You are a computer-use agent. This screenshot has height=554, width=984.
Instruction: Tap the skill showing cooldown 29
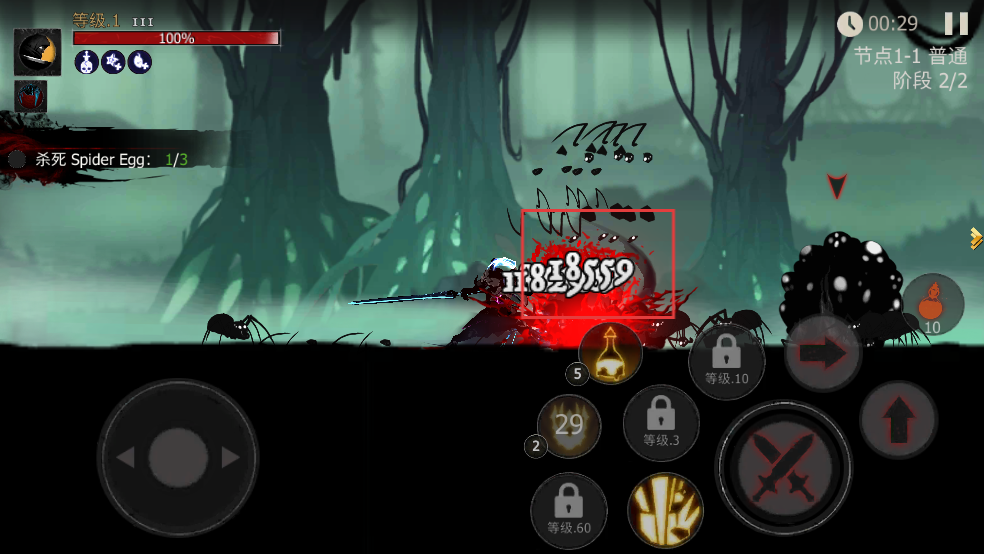[x=569, y=426]
